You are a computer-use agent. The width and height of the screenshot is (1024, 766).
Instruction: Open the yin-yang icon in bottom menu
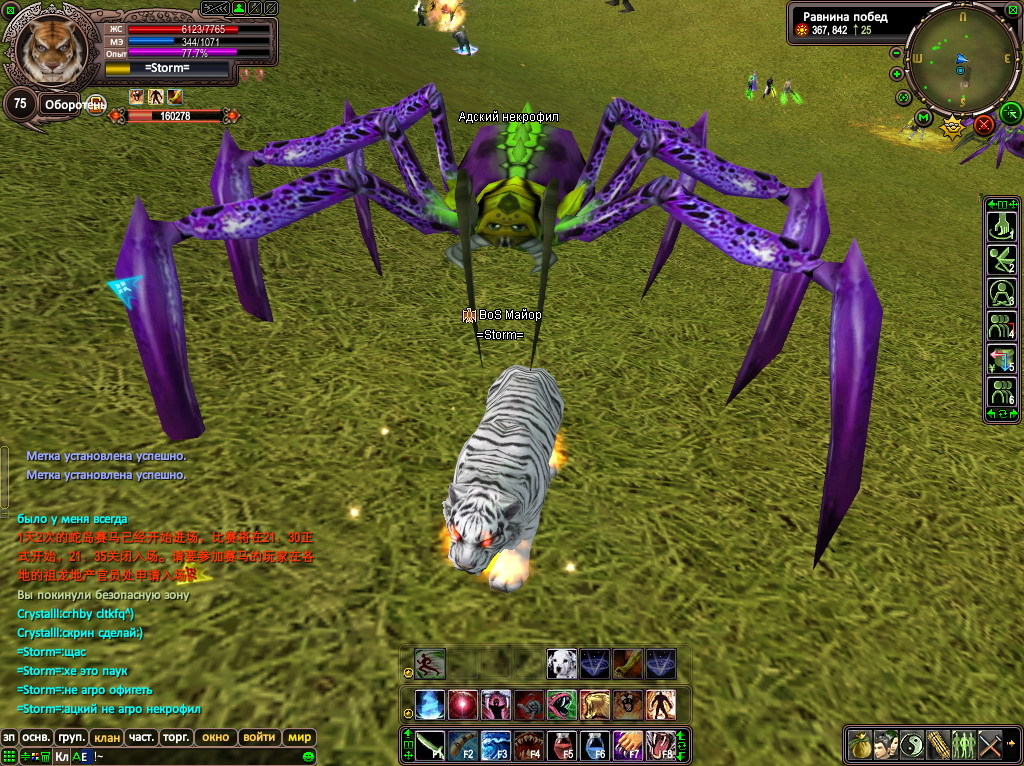point(914,745)
